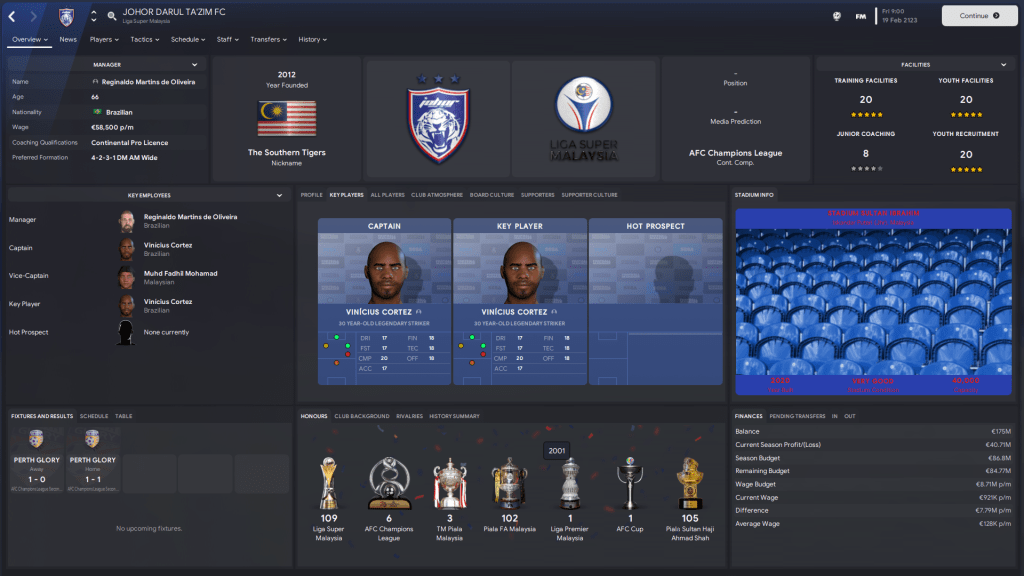View the Rivalries tab

(x=409, y=416)
